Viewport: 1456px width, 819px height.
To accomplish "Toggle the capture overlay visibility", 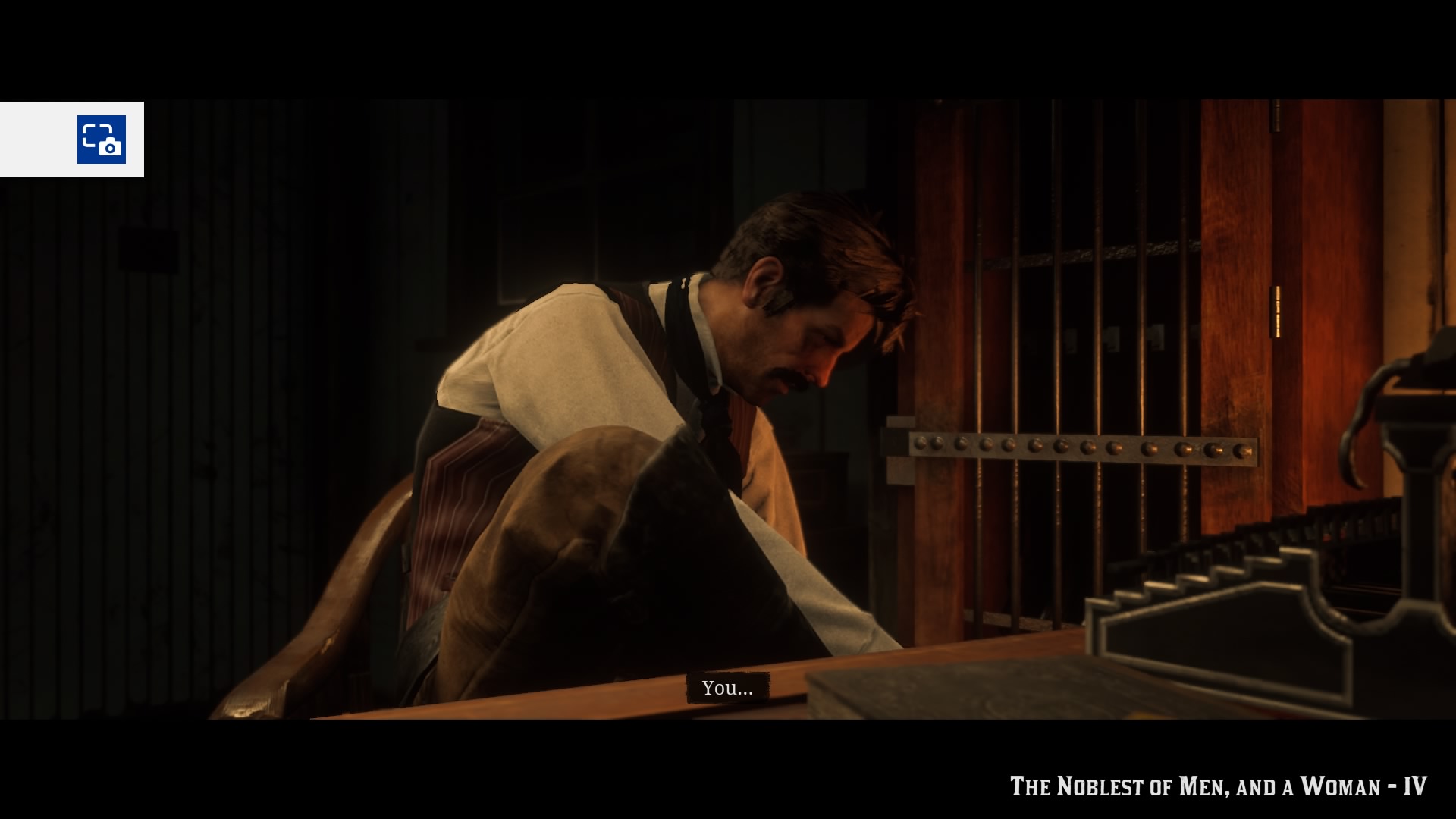I will click(103, 140).
